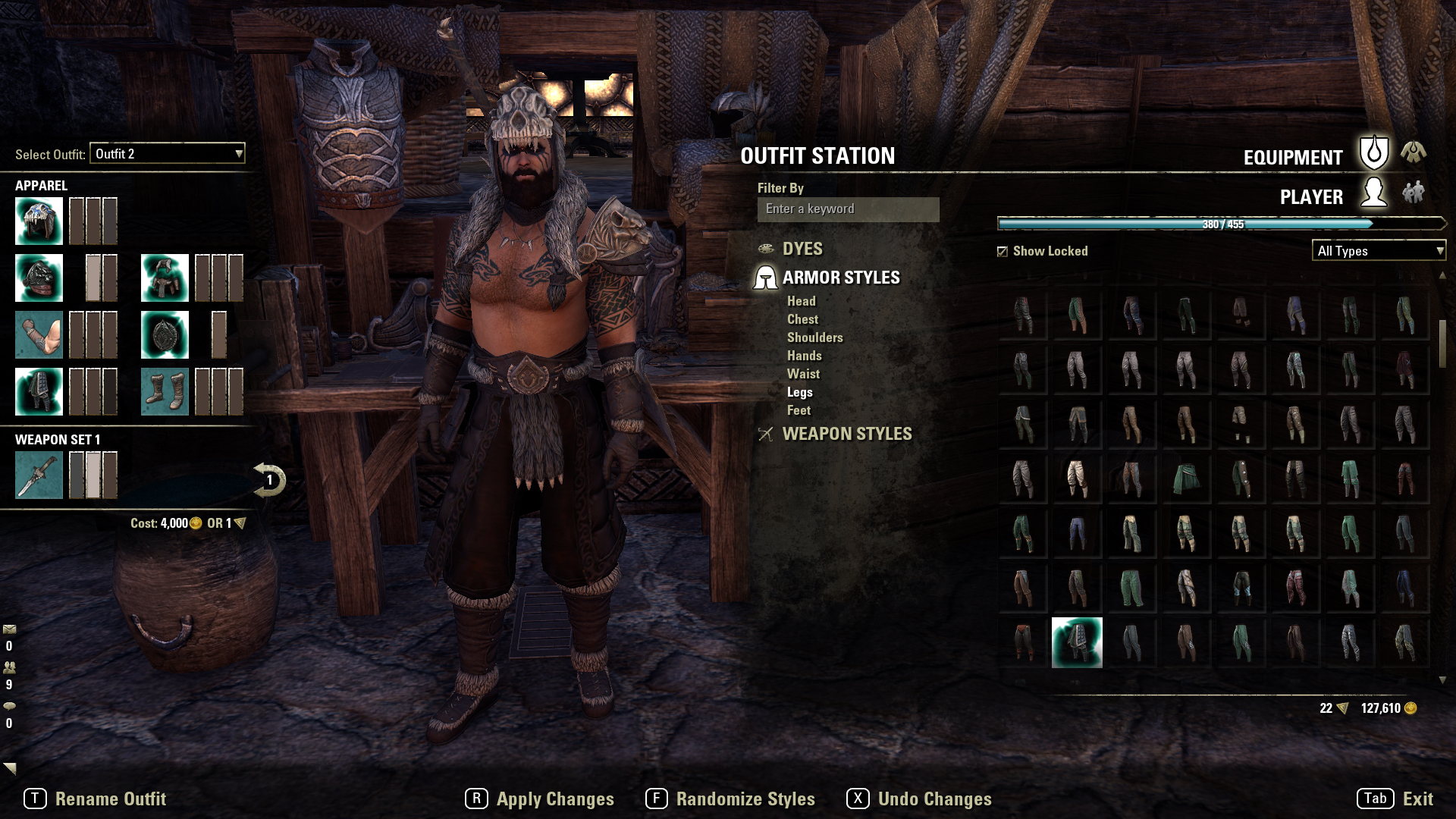Image resolution: width=1456 pixels, height=819 pixels.
Task: Choose the Chest armor style
Action: point(802,319)
